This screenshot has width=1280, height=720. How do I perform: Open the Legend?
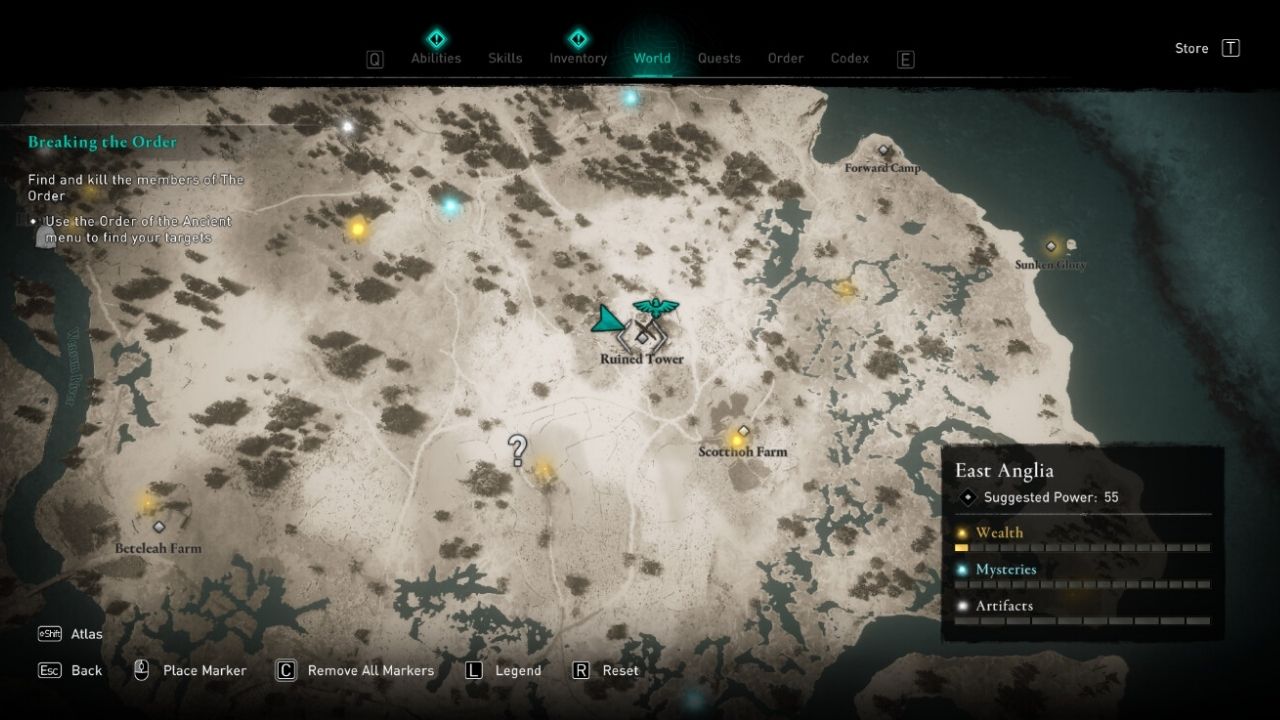(516, 670)
